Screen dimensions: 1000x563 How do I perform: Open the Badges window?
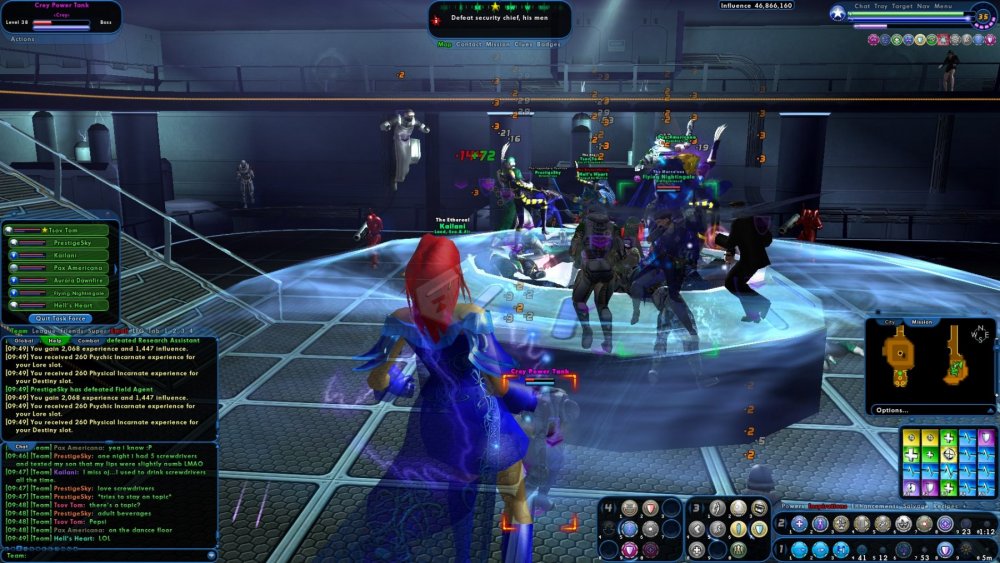click(x=546, y=44)
